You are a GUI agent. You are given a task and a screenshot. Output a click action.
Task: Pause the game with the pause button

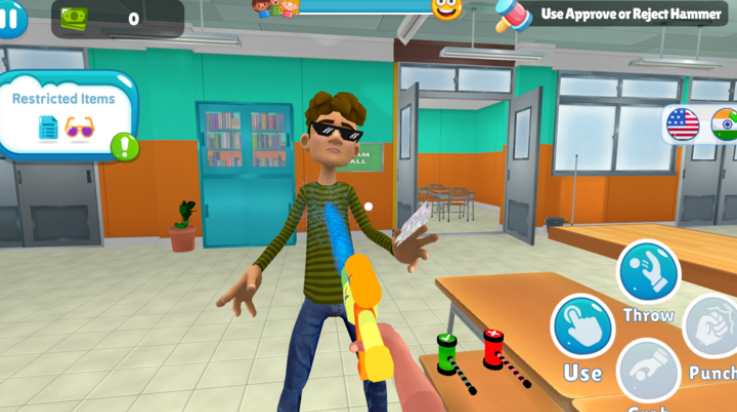click(10, 18)
